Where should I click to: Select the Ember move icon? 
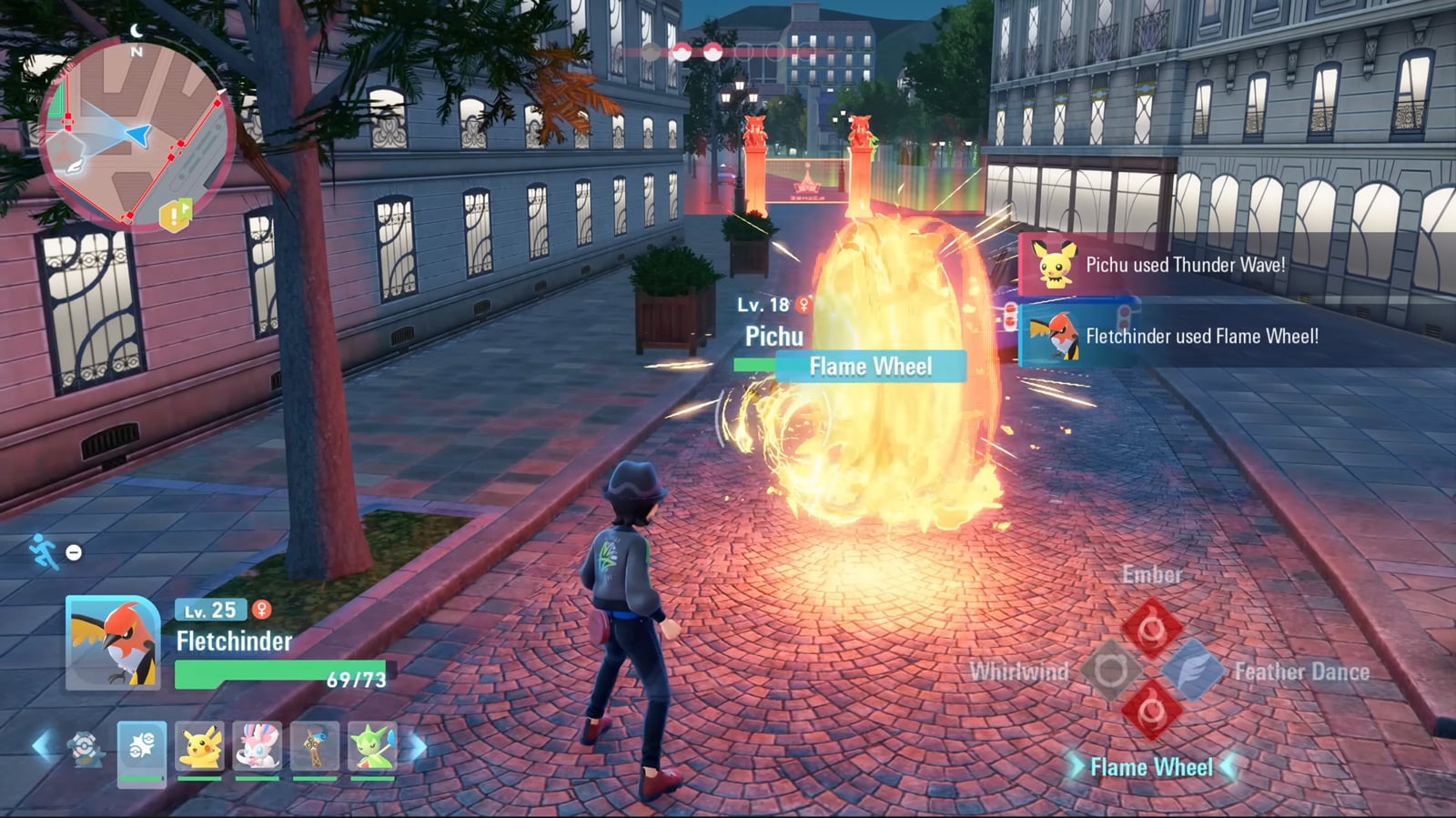(x=1150, y=625)
